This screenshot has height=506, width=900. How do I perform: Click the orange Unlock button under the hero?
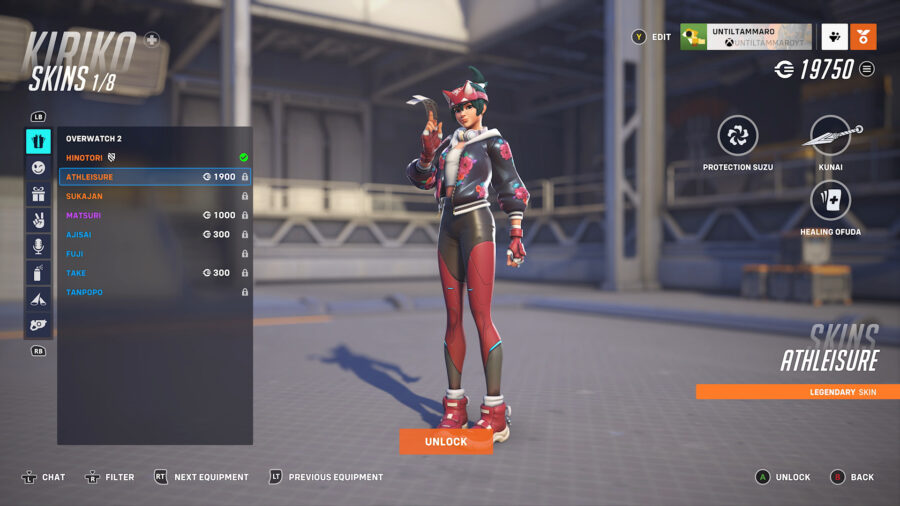coord(446,441)
